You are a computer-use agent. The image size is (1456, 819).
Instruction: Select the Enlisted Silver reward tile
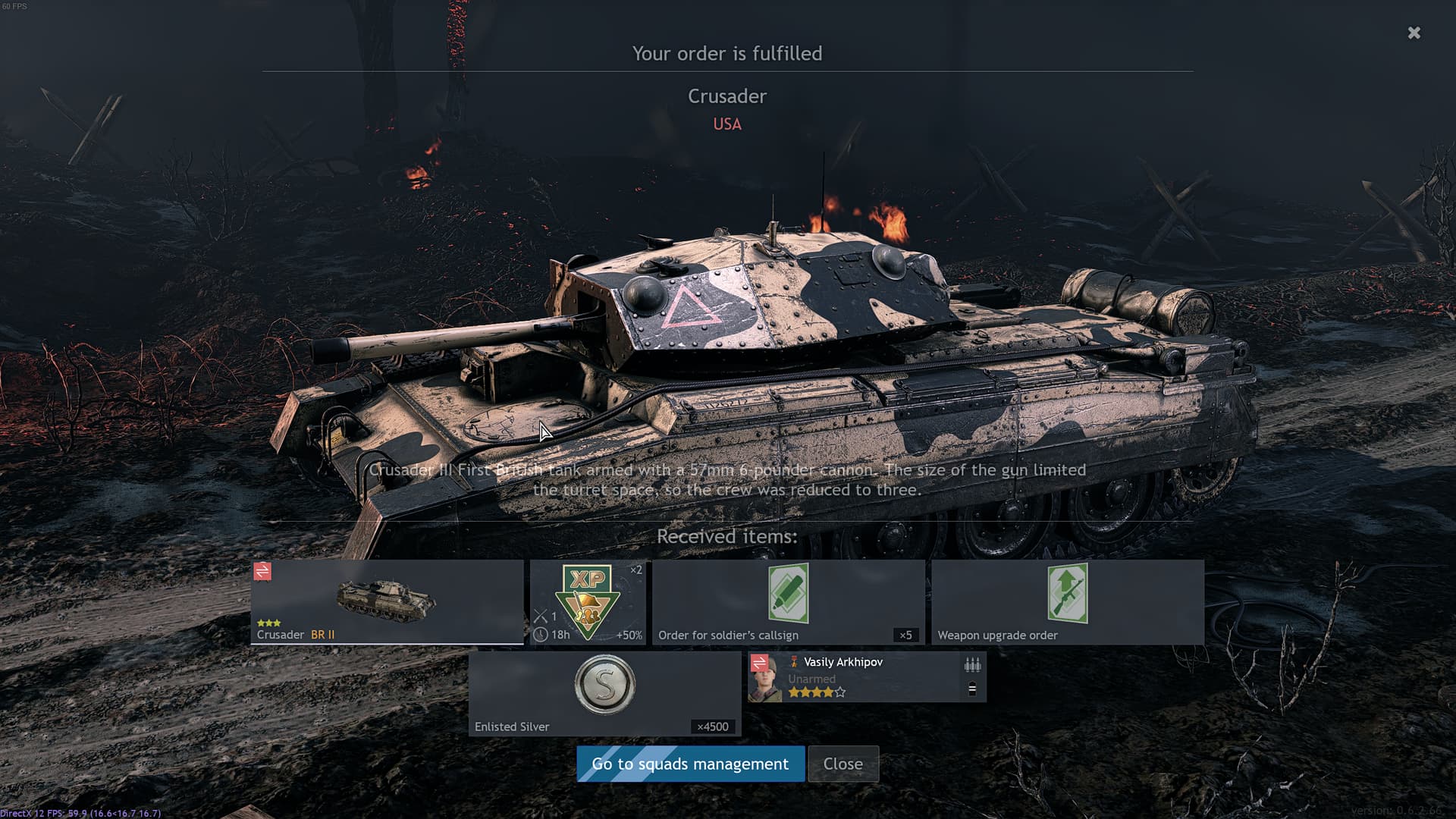click(604, 693)
